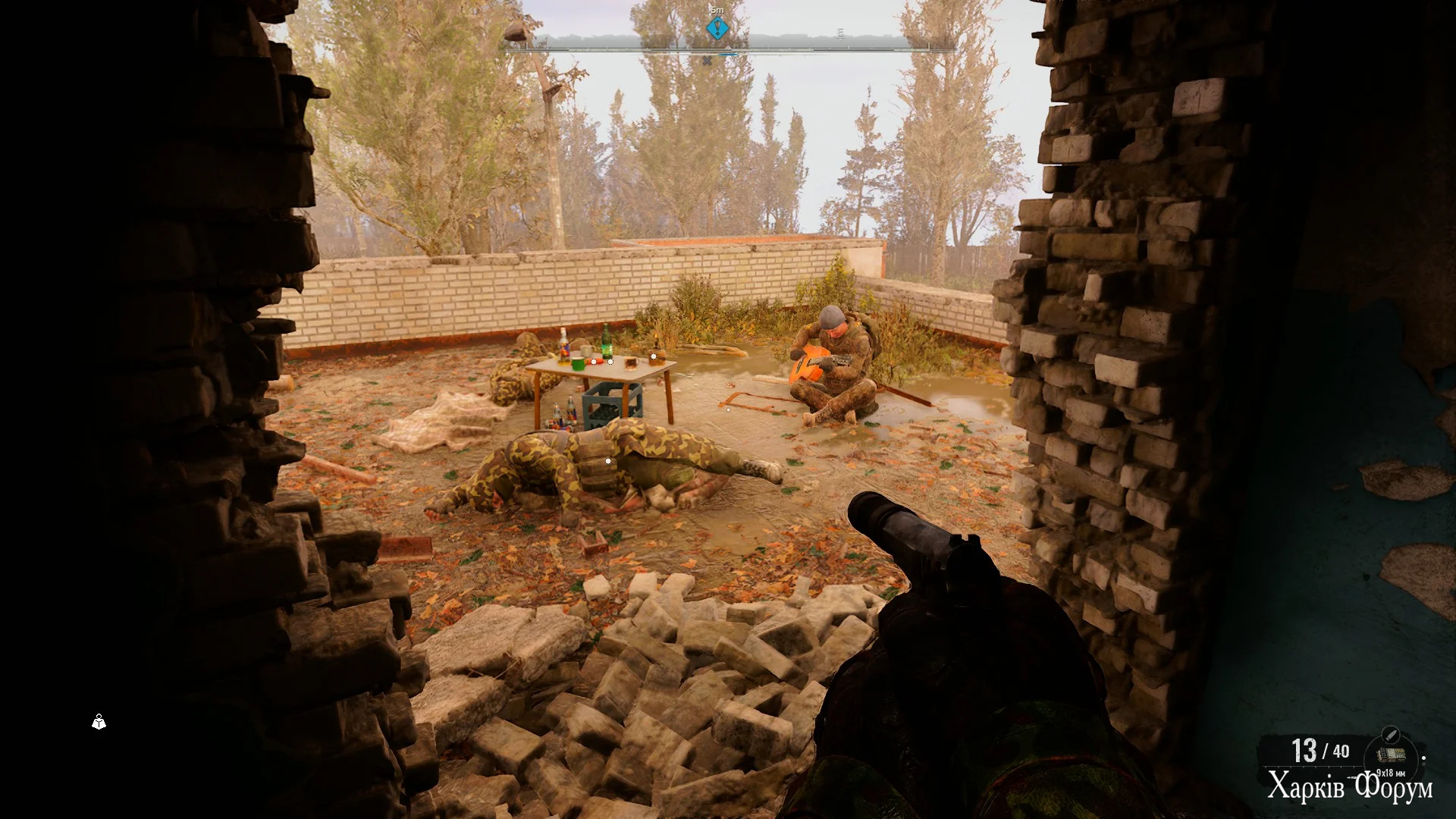This screenshot has height=819, width=1456.
Task: Click the grey X marker under the compass
Action: 707,61
